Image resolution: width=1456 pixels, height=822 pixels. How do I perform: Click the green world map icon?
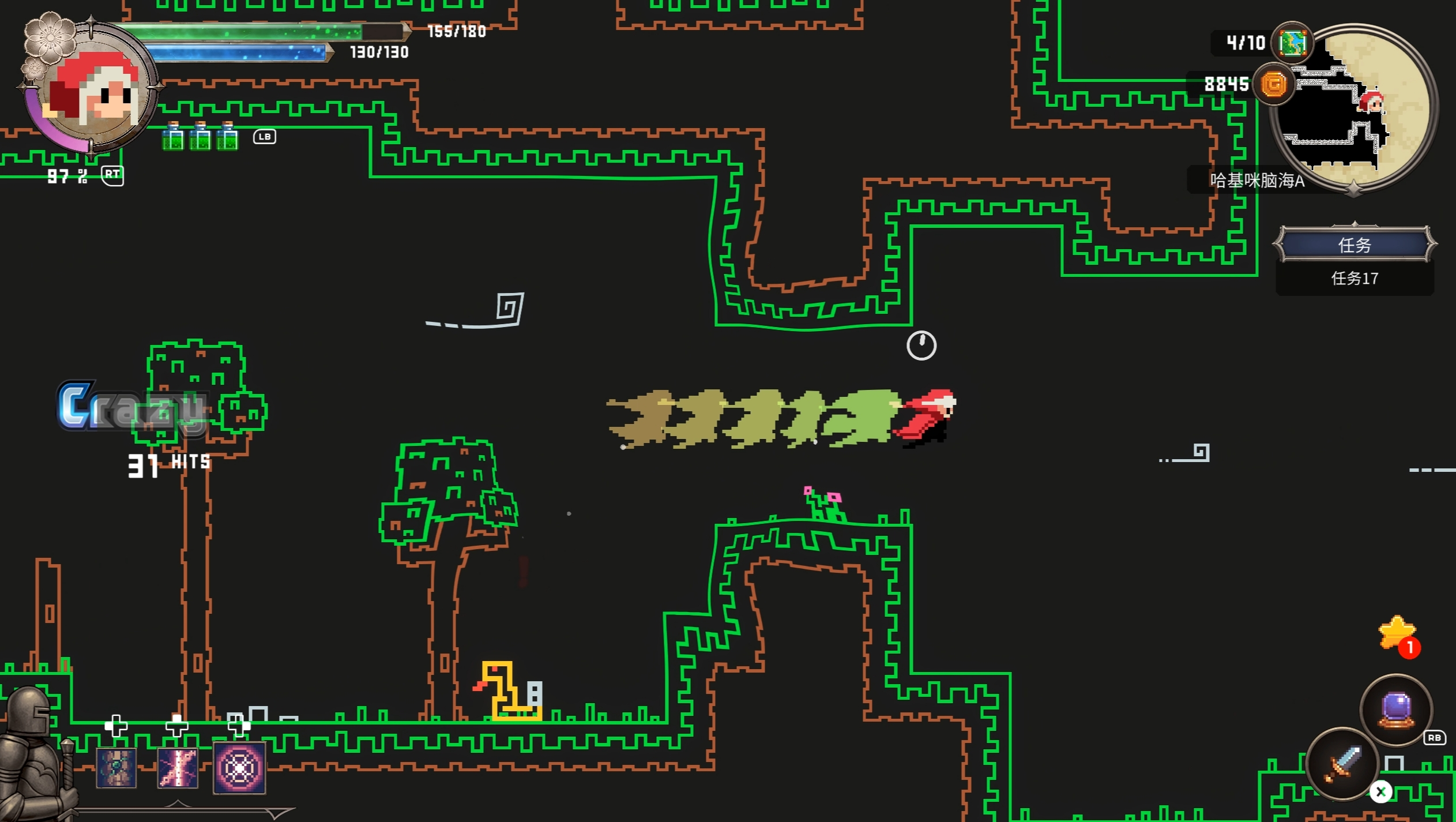(x=1292, y=43)
